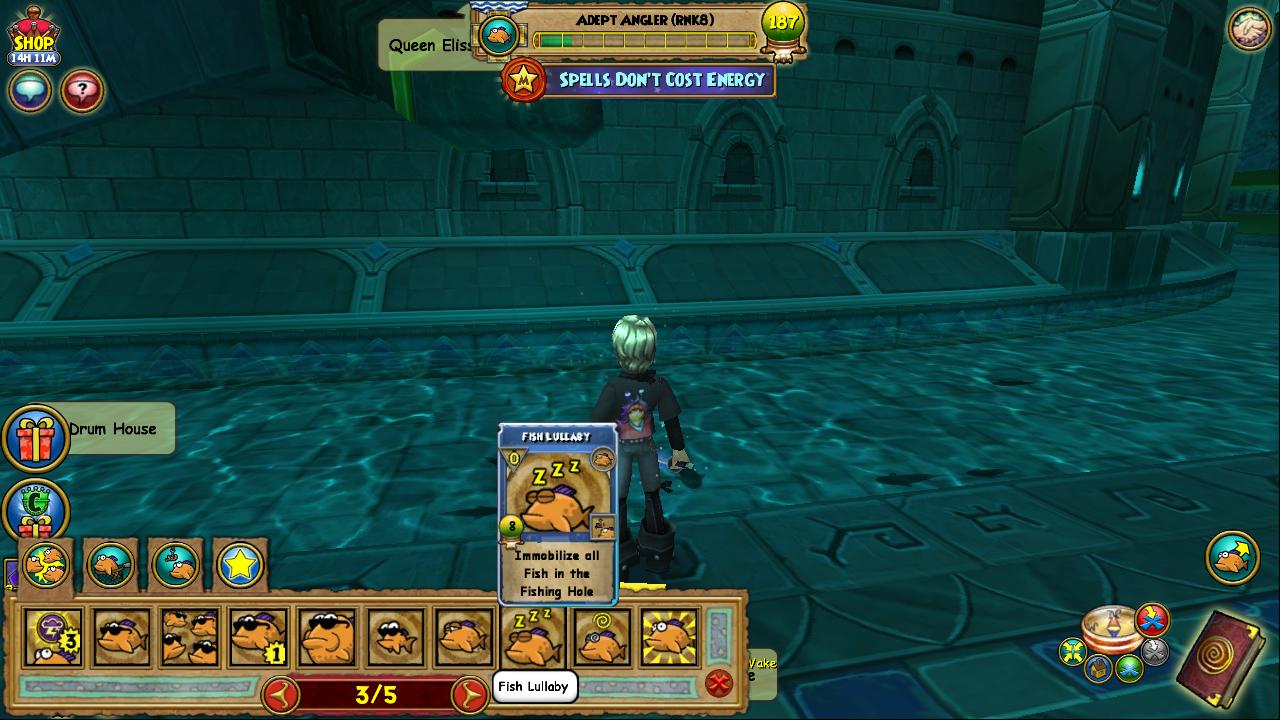
Task: Close the fishing spell bar
Action: (718, 683)
